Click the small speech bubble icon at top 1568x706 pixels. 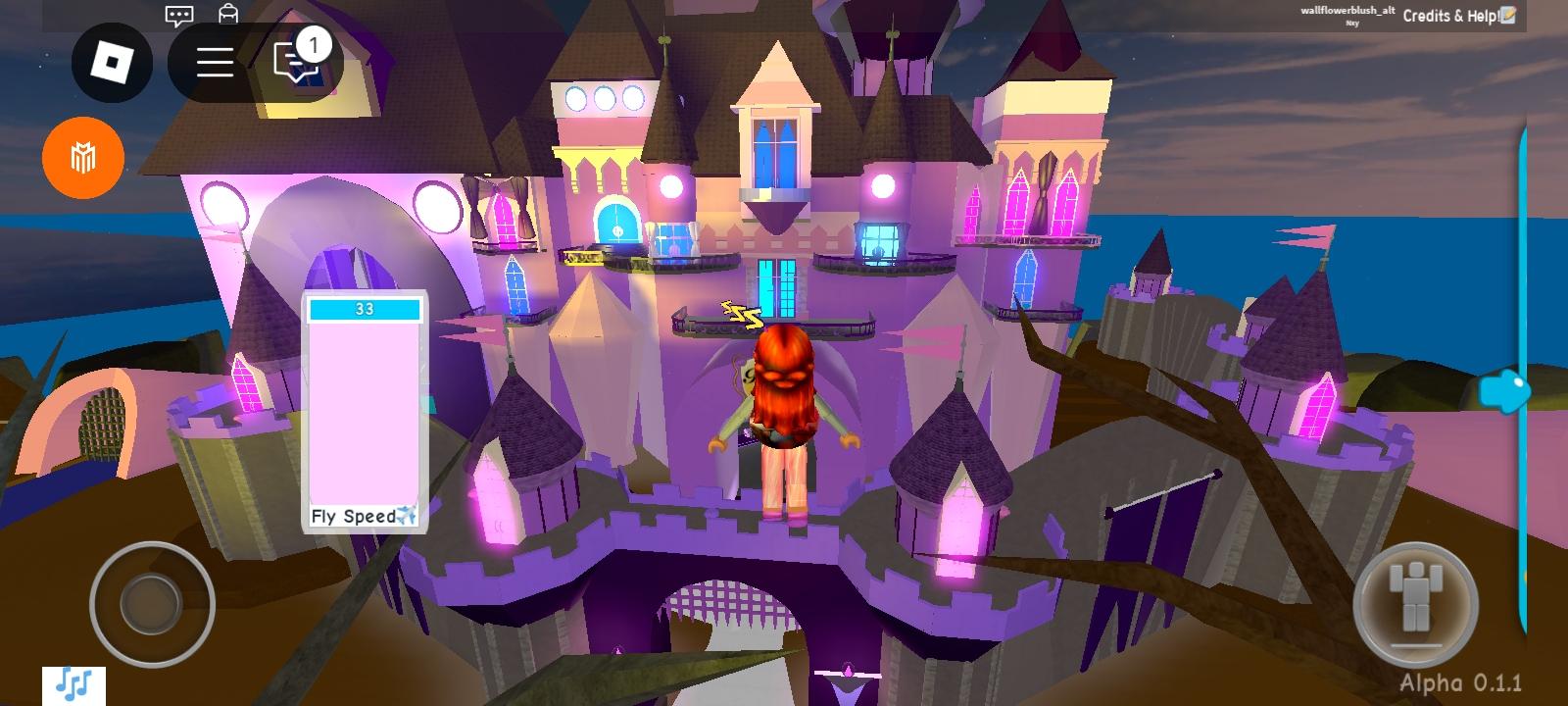pos(177,15)
